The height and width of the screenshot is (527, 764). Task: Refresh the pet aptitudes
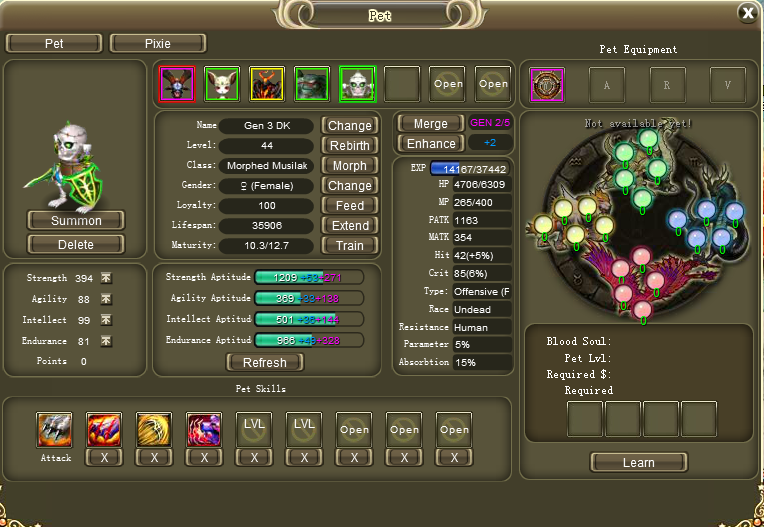(x=265, y=363)
